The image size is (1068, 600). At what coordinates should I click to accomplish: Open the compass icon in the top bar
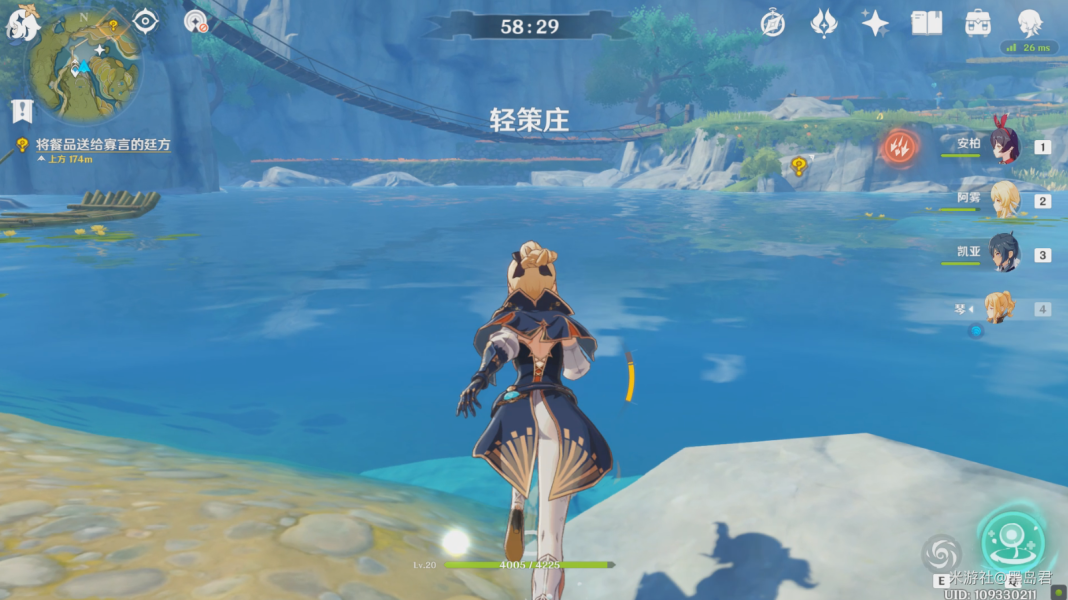(772, 23)
